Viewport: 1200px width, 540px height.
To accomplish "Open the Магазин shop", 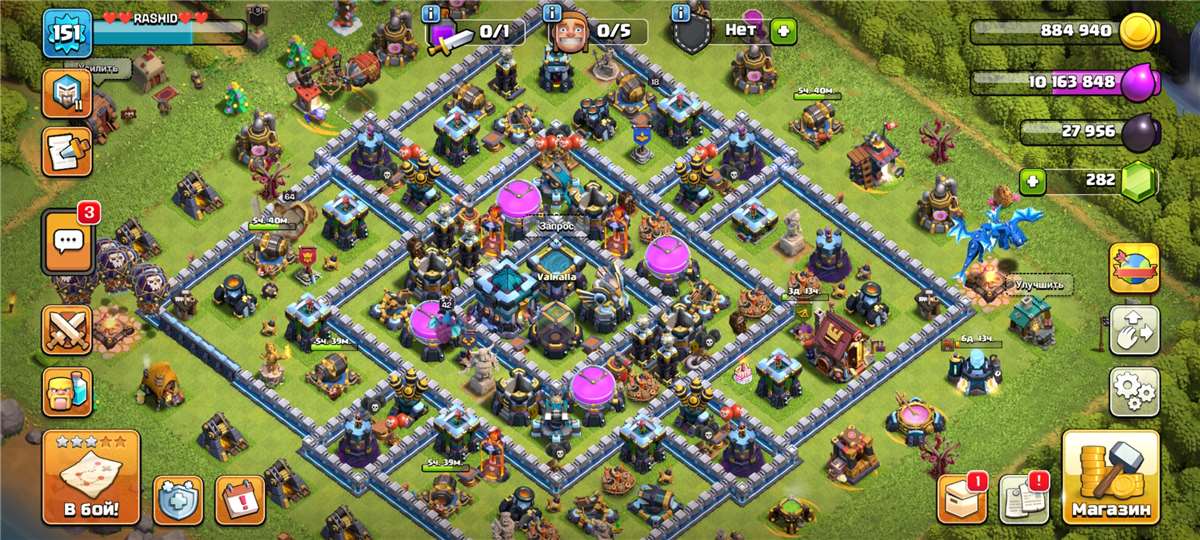I will point(1110,478).
